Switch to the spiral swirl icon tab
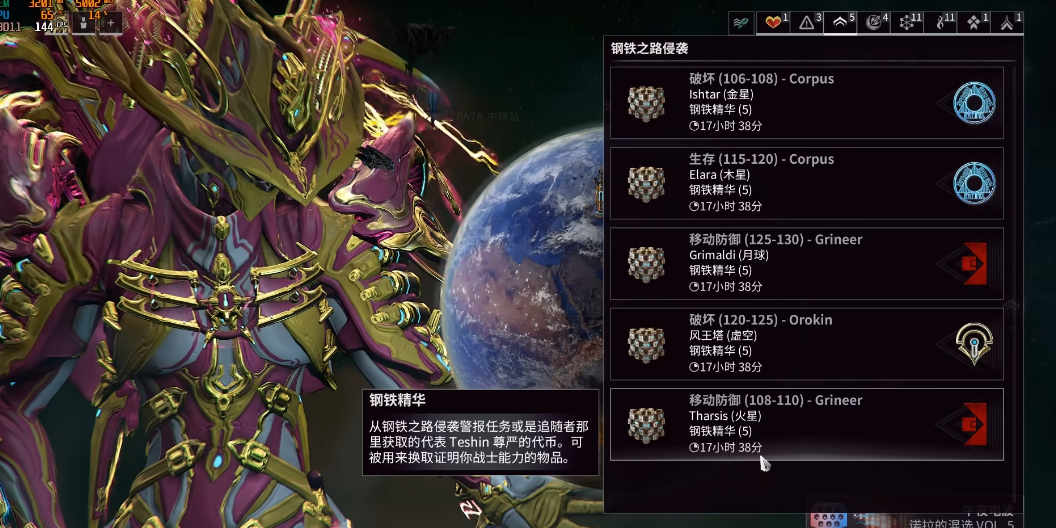This screenshot has height=528, width=1056. point(873,23)
